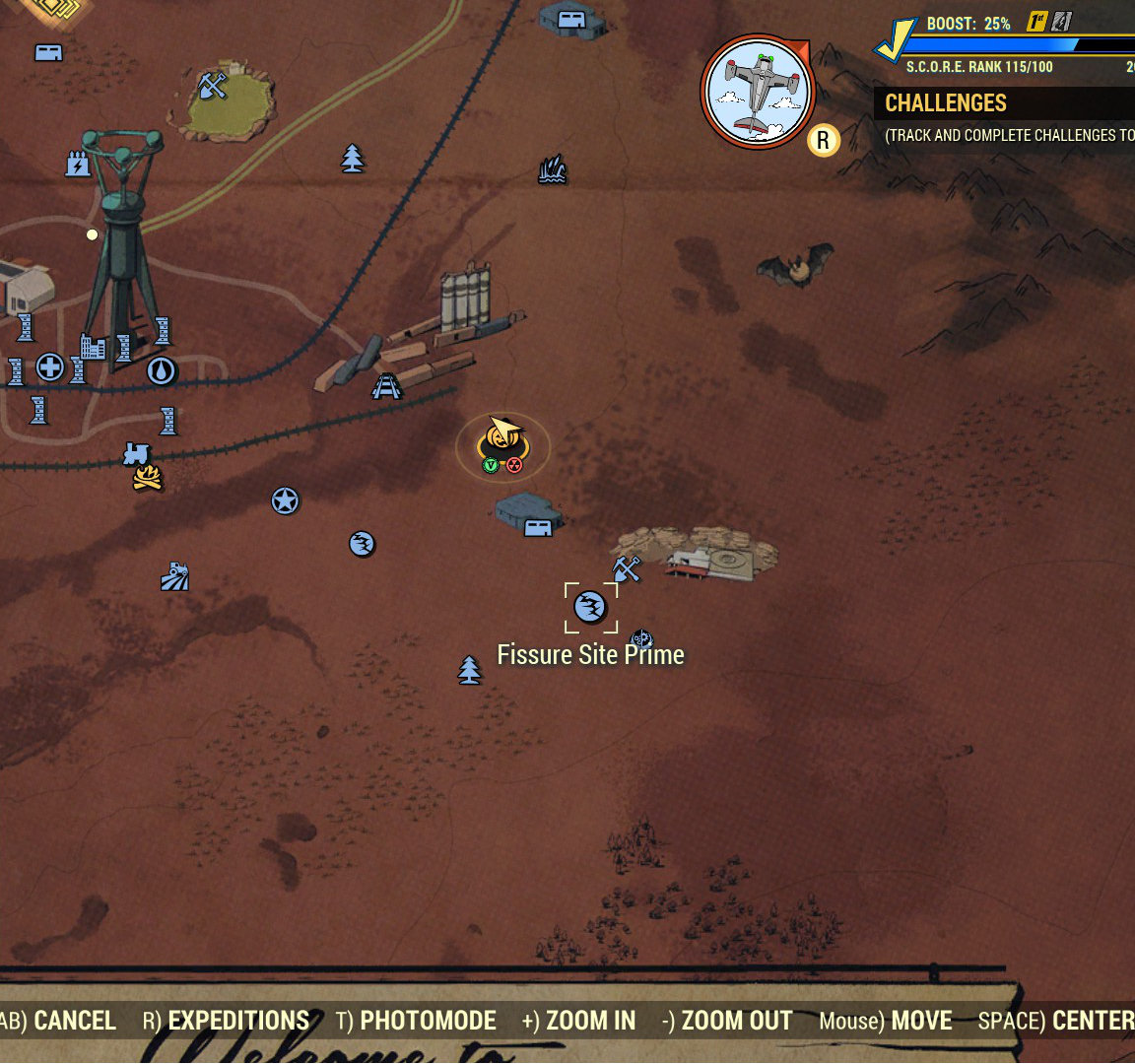Pick the medical cross location marker
This screenshot has height=1064, width=1135.
[x=50, y=368]
